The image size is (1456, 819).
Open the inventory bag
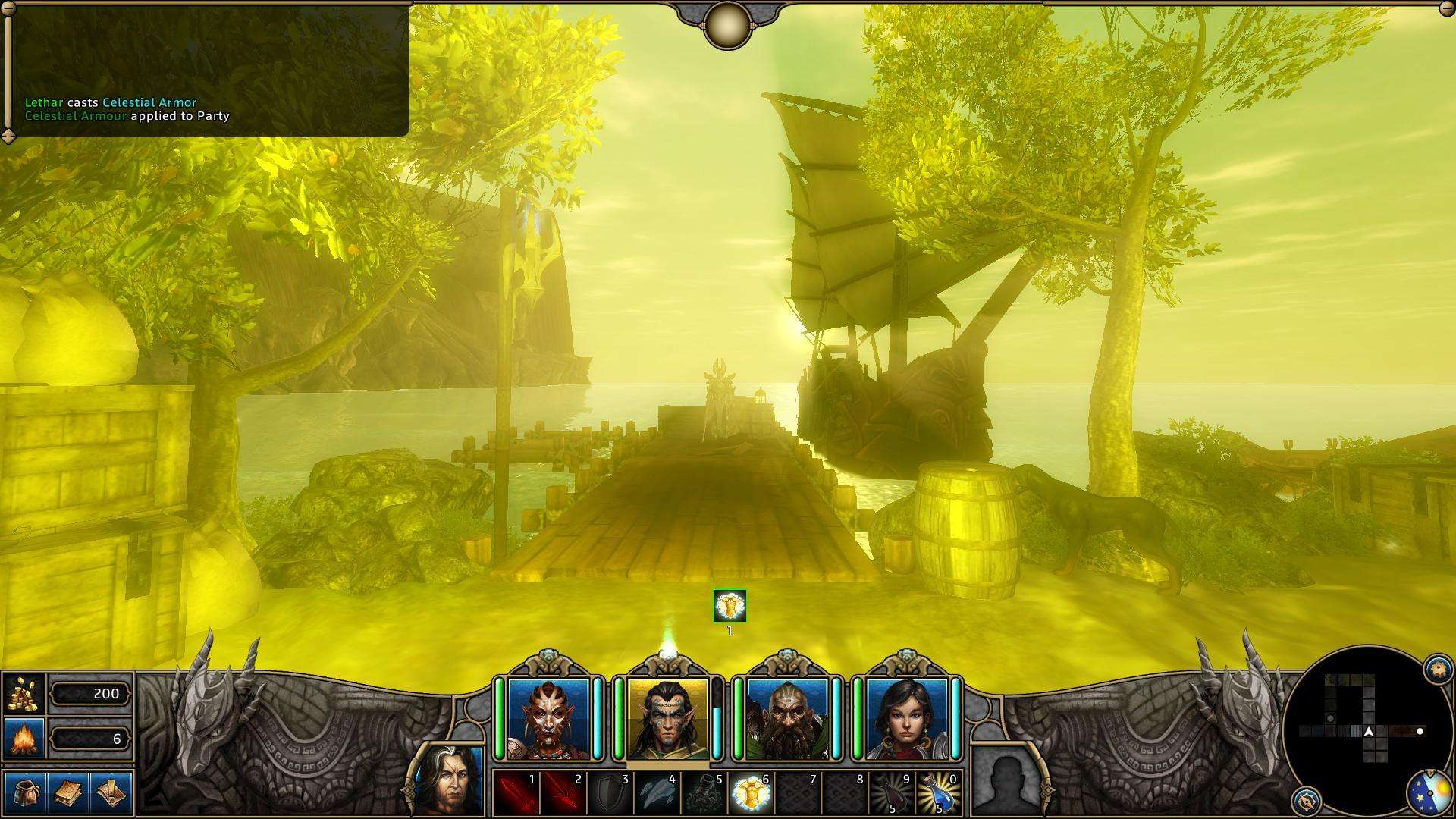point(25,792)
